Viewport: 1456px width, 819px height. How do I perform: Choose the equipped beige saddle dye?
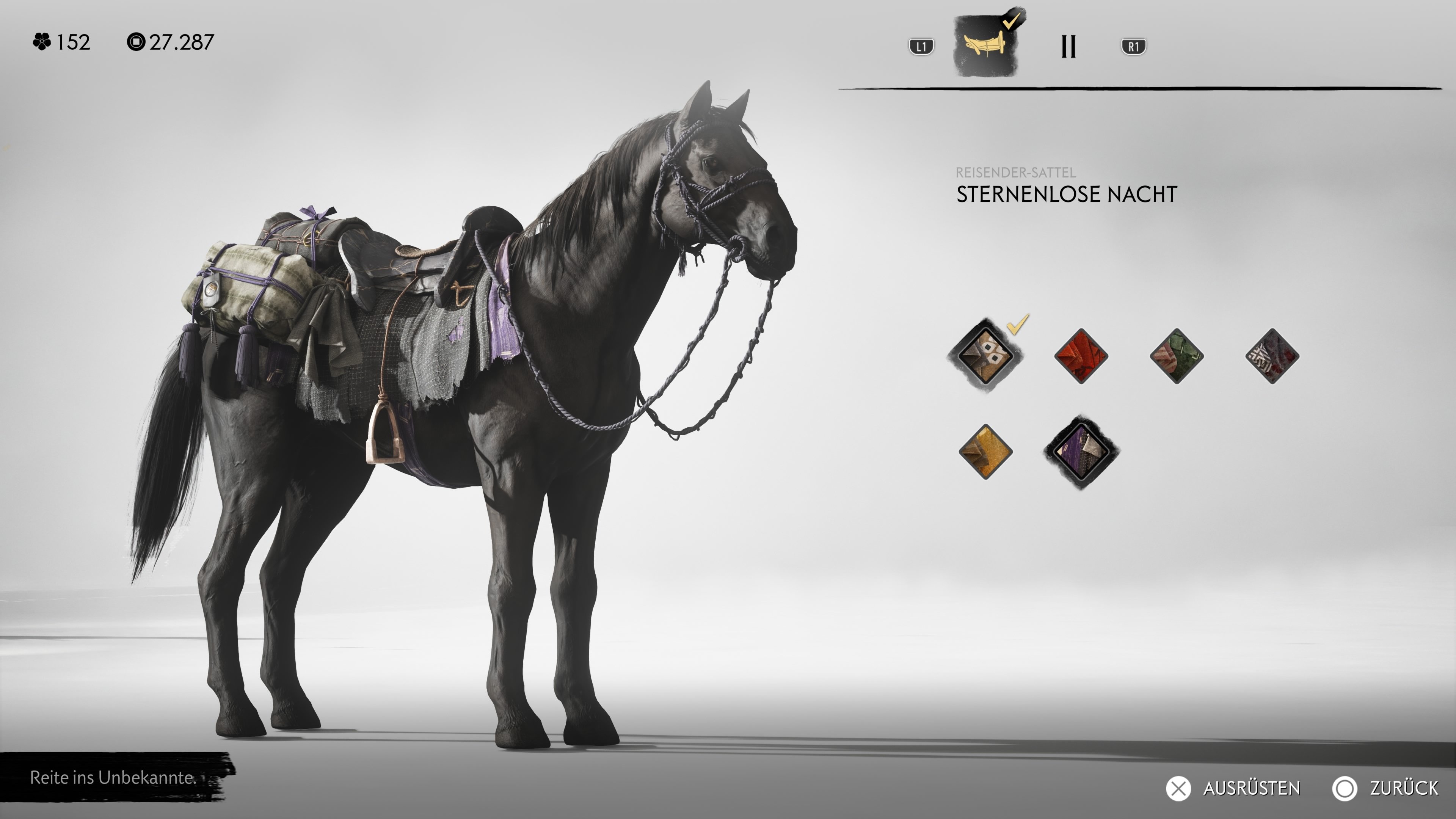click(x=985, y=356)
